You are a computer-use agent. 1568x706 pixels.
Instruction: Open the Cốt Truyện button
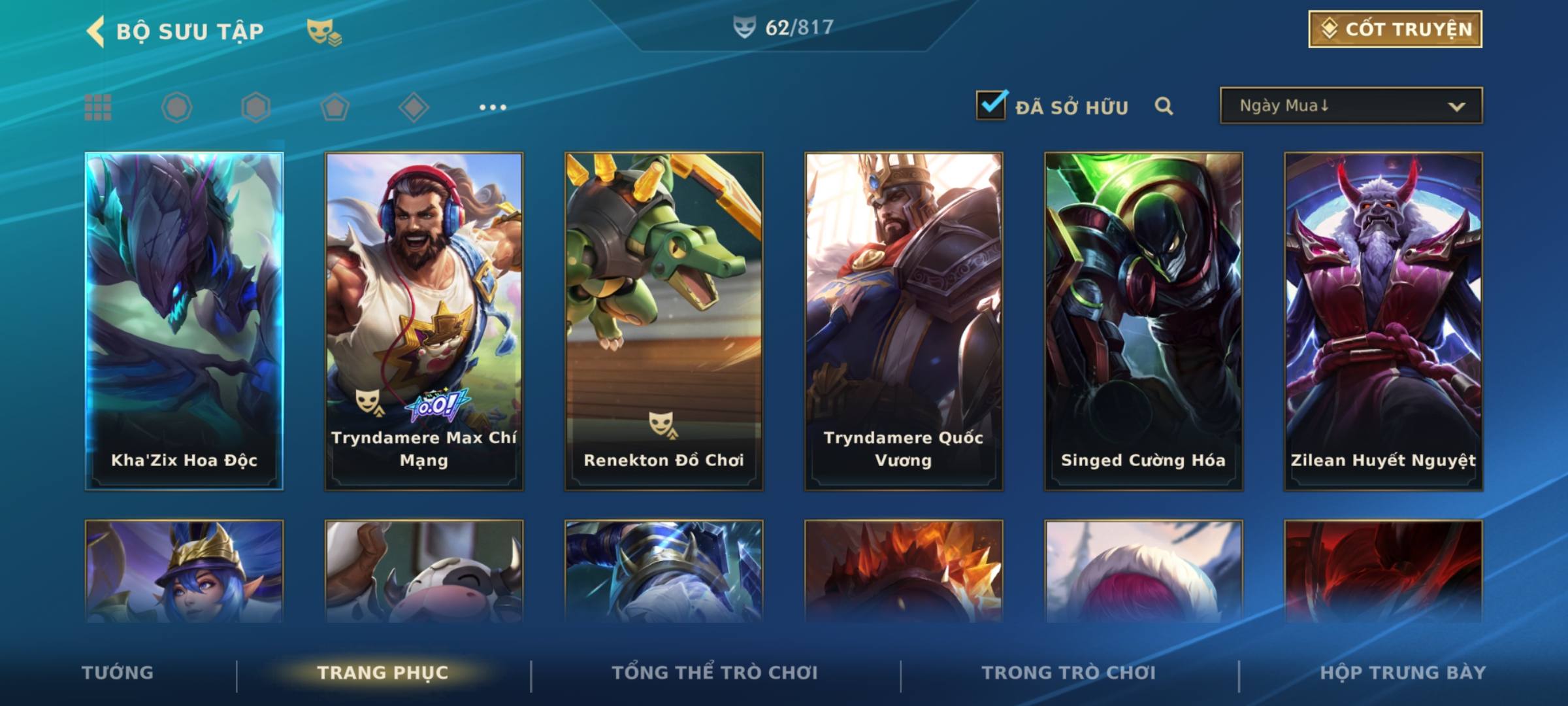(x=1395, y=29)
